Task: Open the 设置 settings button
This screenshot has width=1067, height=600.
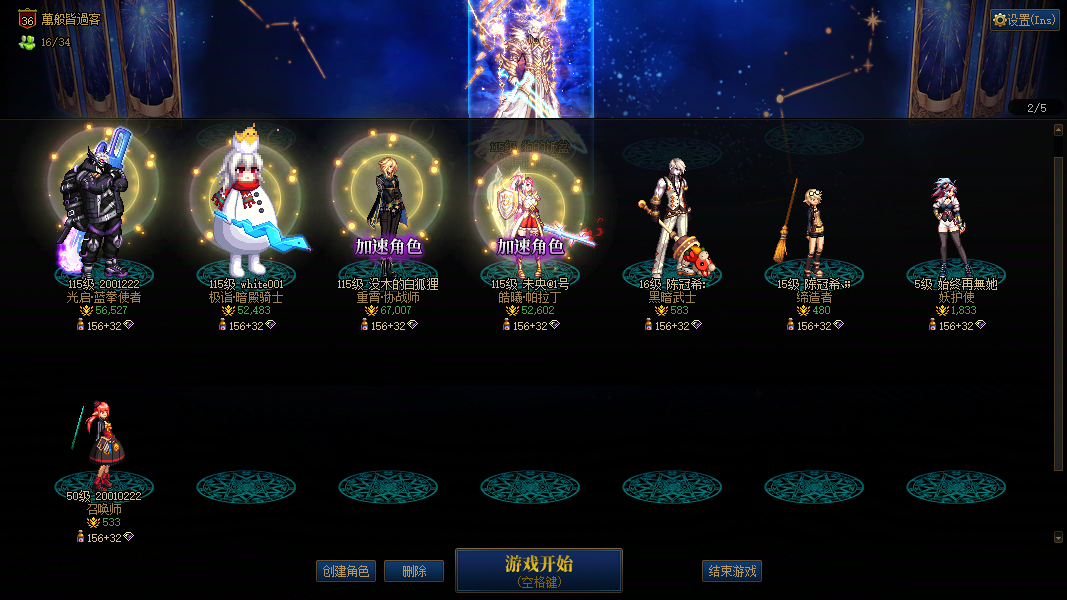Action: [1025, 20]
